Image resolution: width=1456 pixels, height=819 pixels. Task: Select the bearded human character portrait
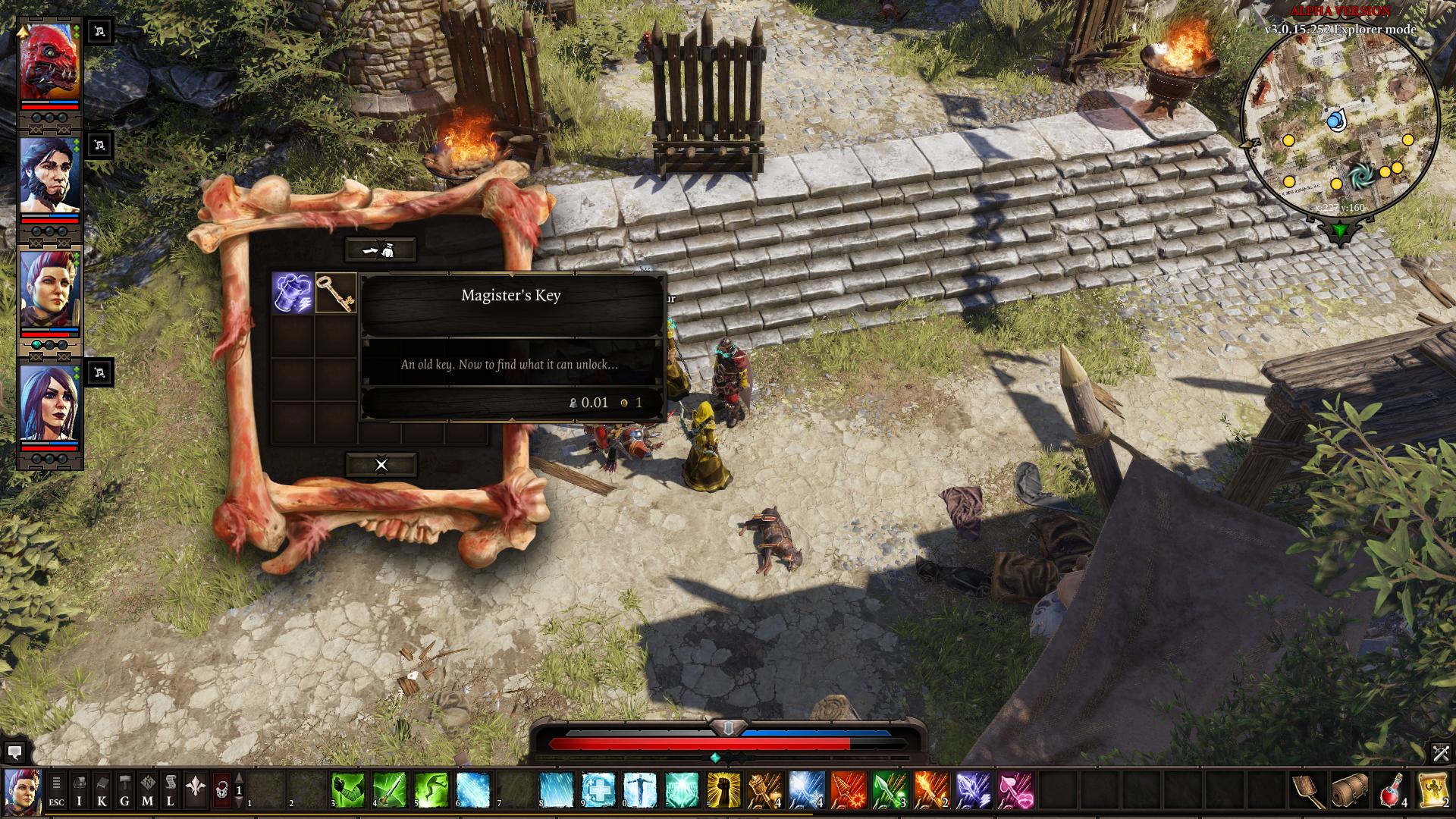50,176
